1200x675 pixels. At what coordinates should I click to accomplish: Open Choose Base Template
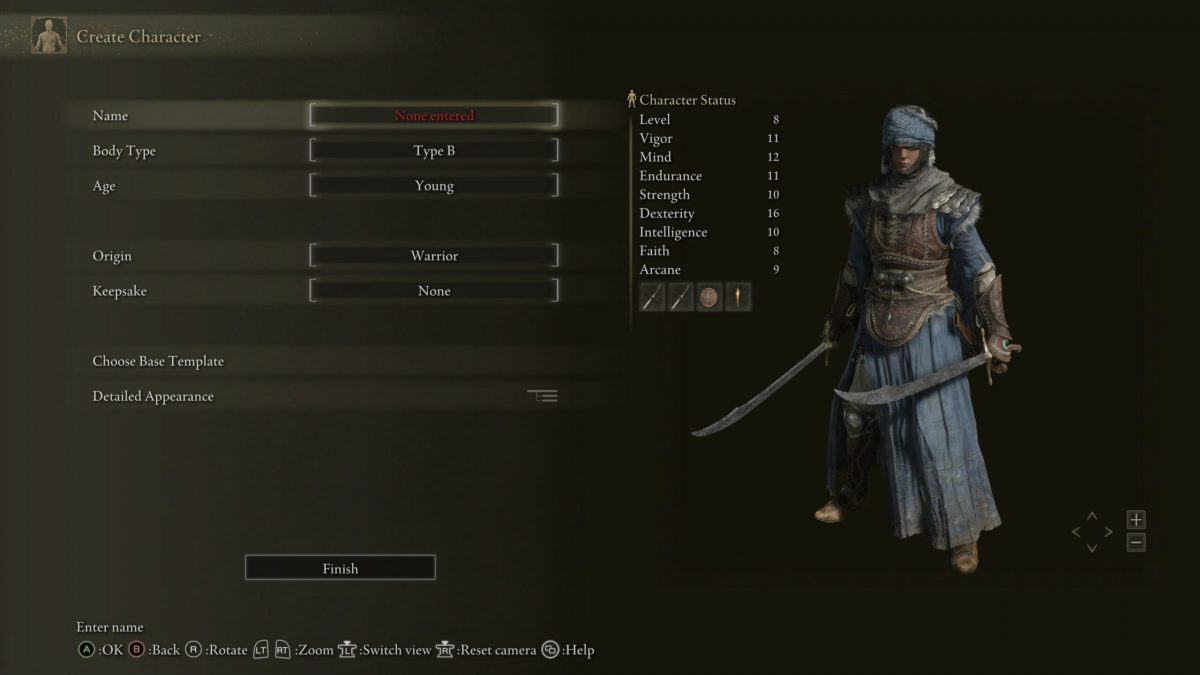click(158, 361)
